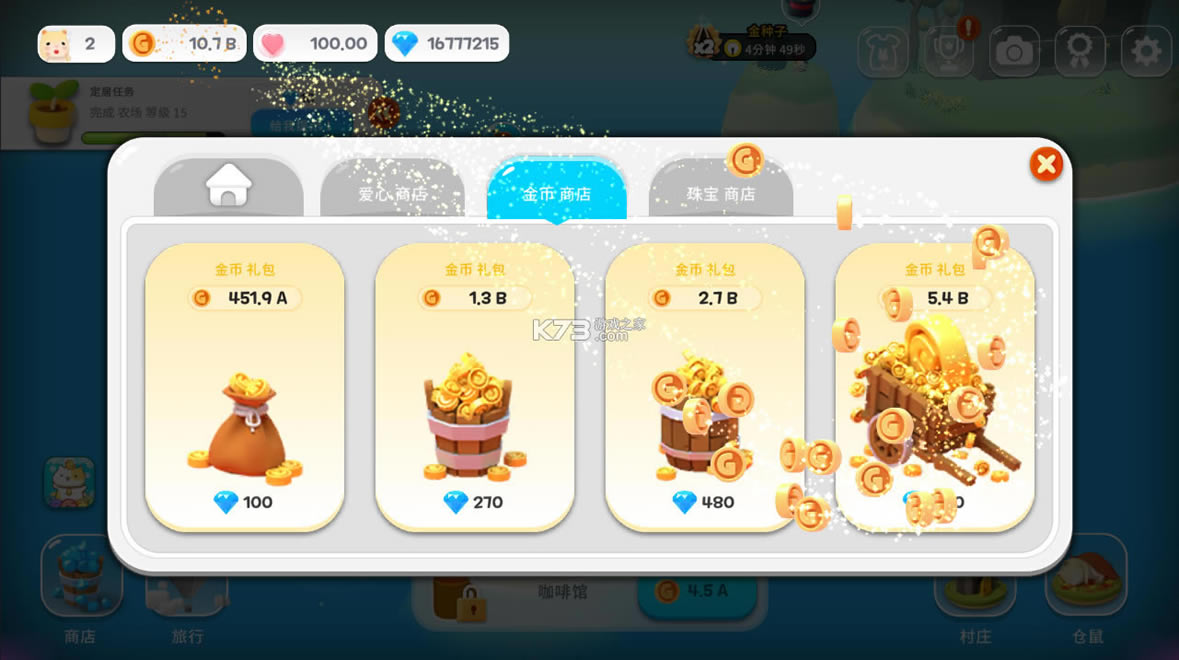
Task: Switch to the 珠宝商店 tab
Action: click(720, 192)
